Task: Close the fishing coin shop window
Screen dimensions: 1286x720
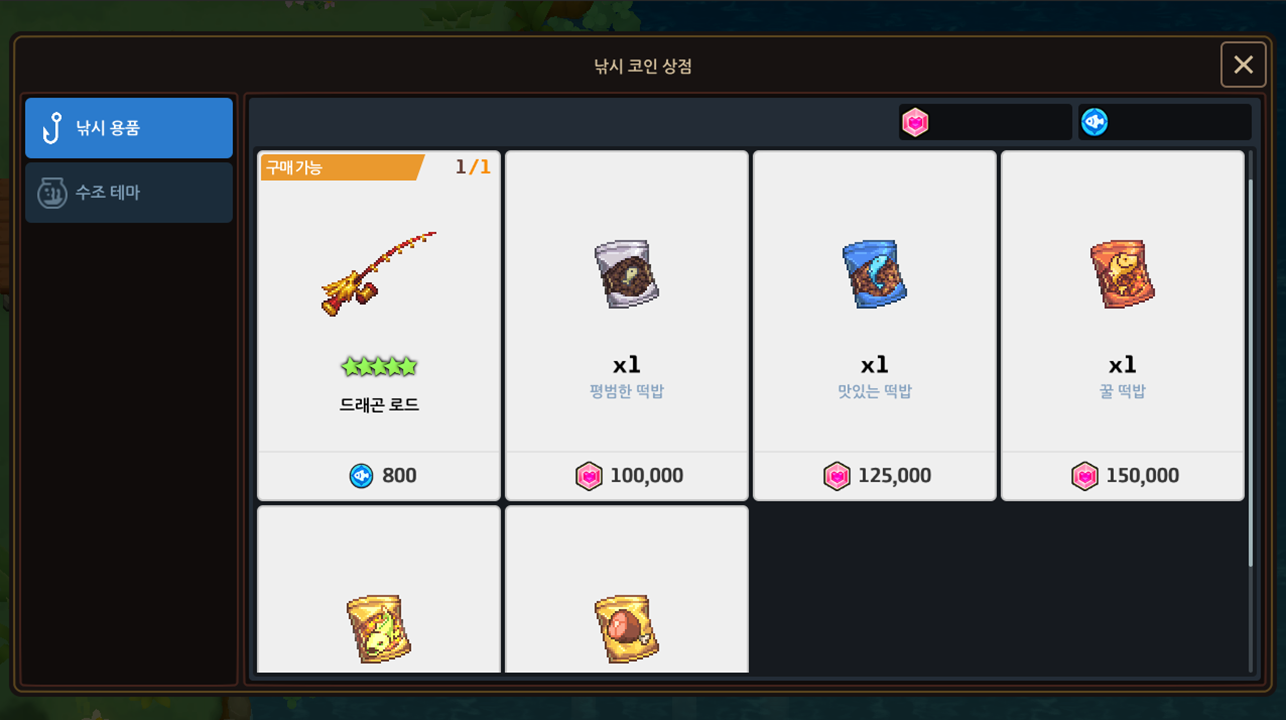Action: tap(1243, 65)
